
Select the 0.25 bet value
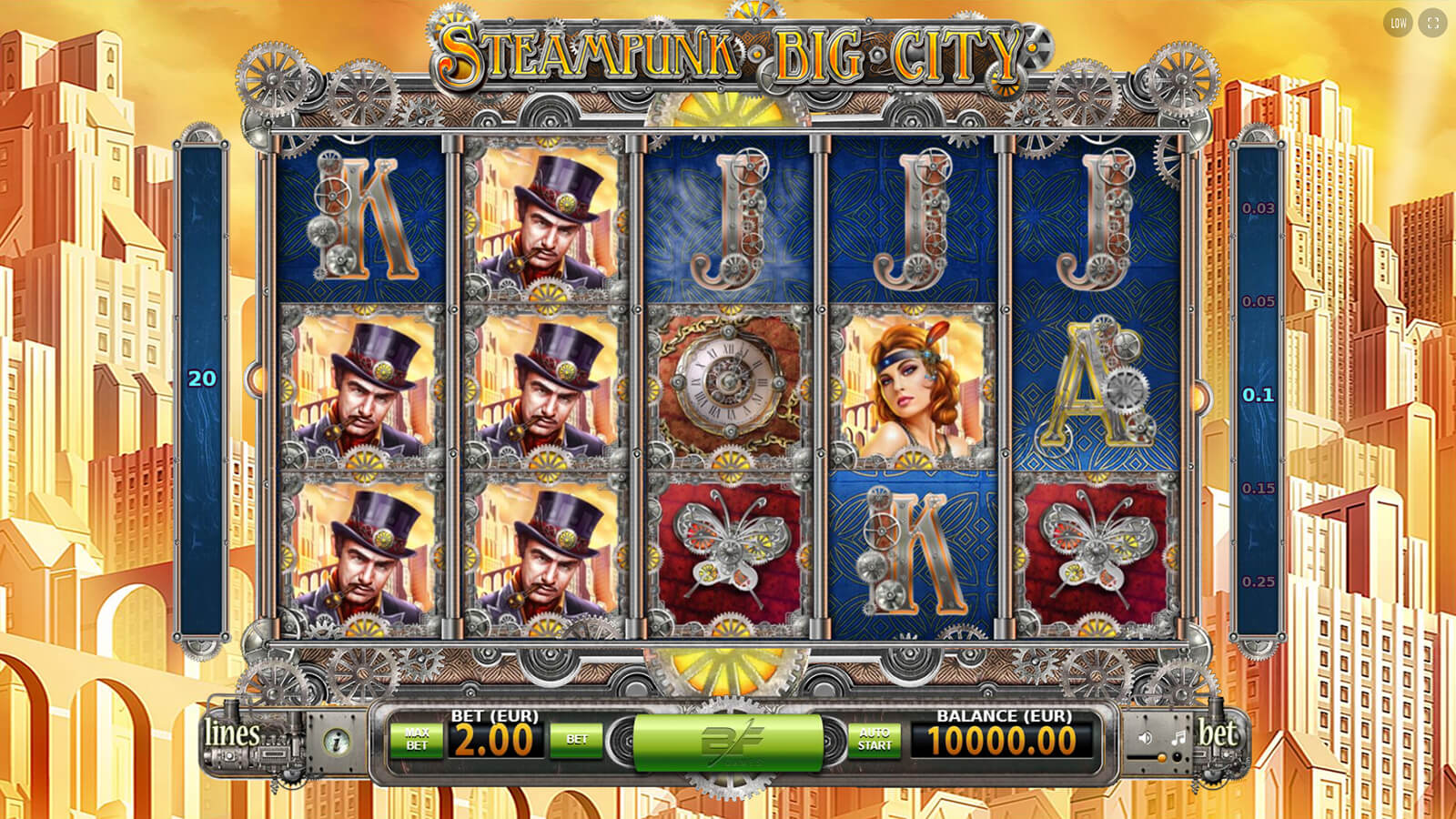[1258, 582]
